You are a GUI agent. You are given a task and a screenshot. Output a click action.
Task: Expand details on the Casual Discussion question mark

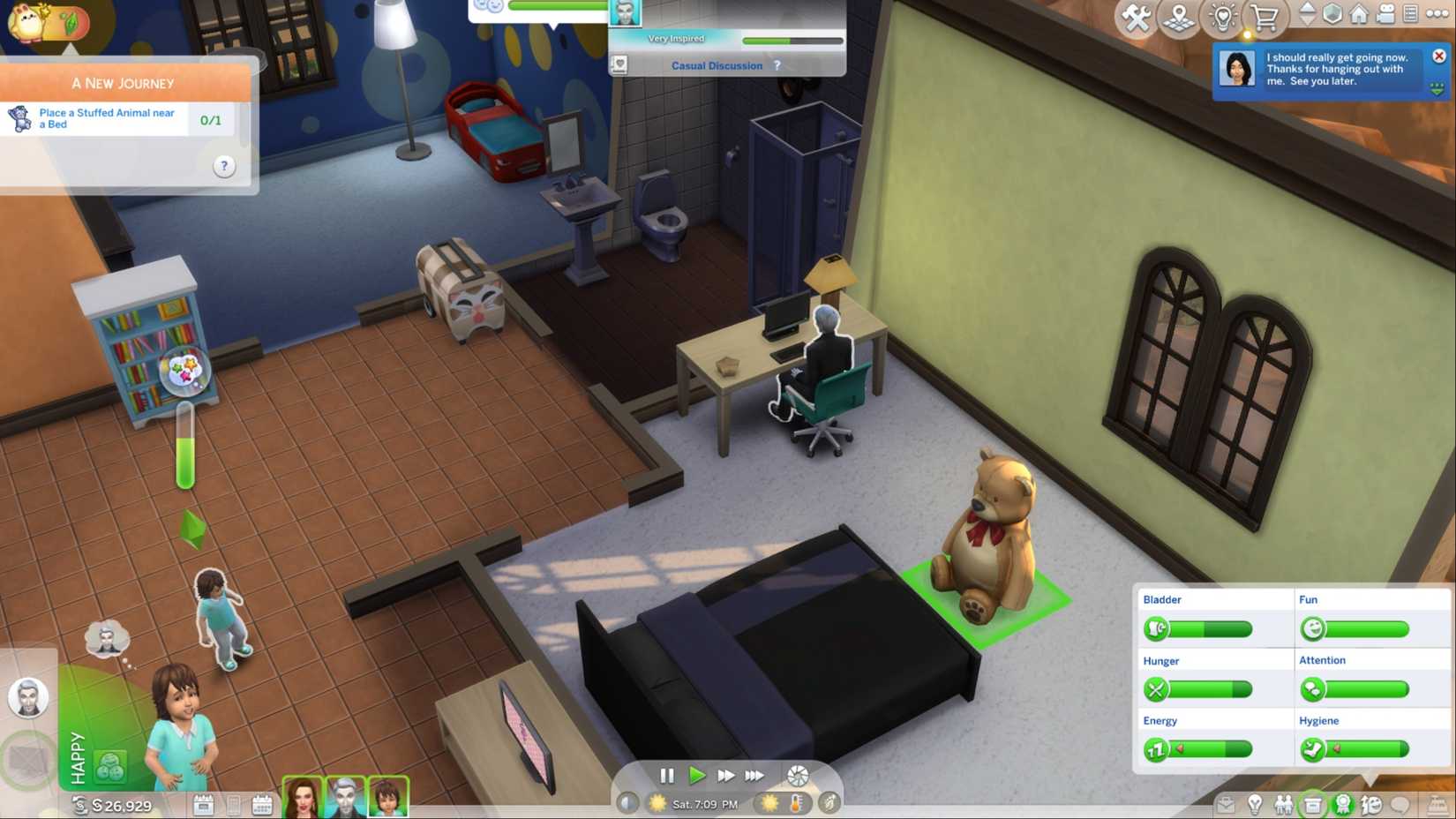click(776, 64)
